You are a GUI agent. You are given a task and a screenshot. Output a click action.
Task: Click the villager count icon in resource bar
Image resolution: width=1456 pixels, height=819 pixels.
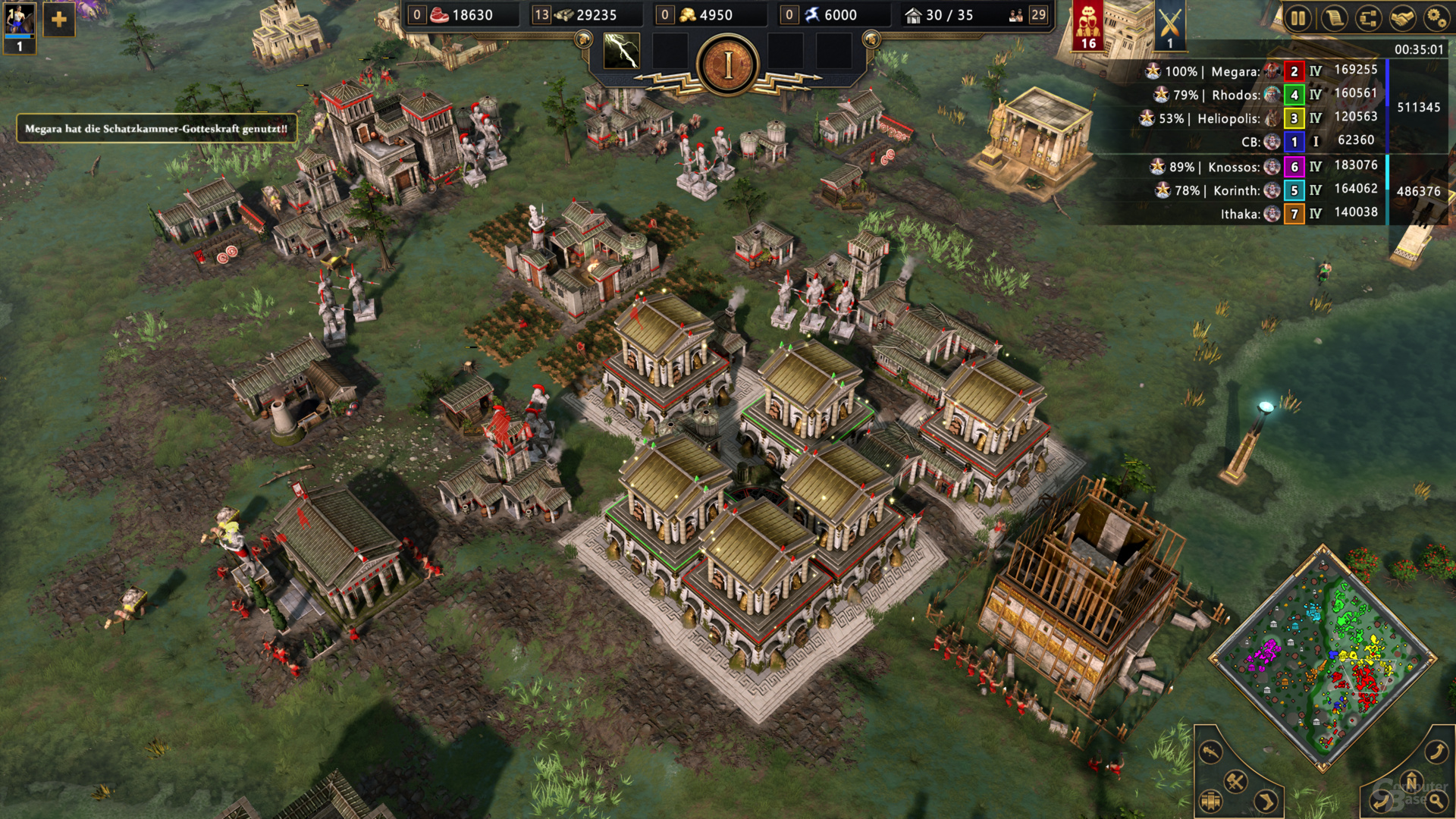coord(1016,15)
